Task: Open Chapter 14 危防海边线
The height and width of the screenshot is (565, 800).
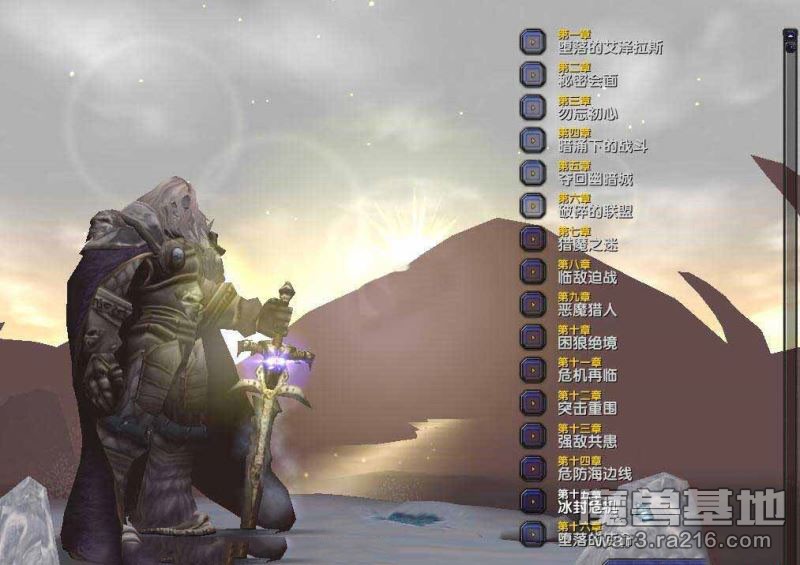Action: tap(534, 467)
